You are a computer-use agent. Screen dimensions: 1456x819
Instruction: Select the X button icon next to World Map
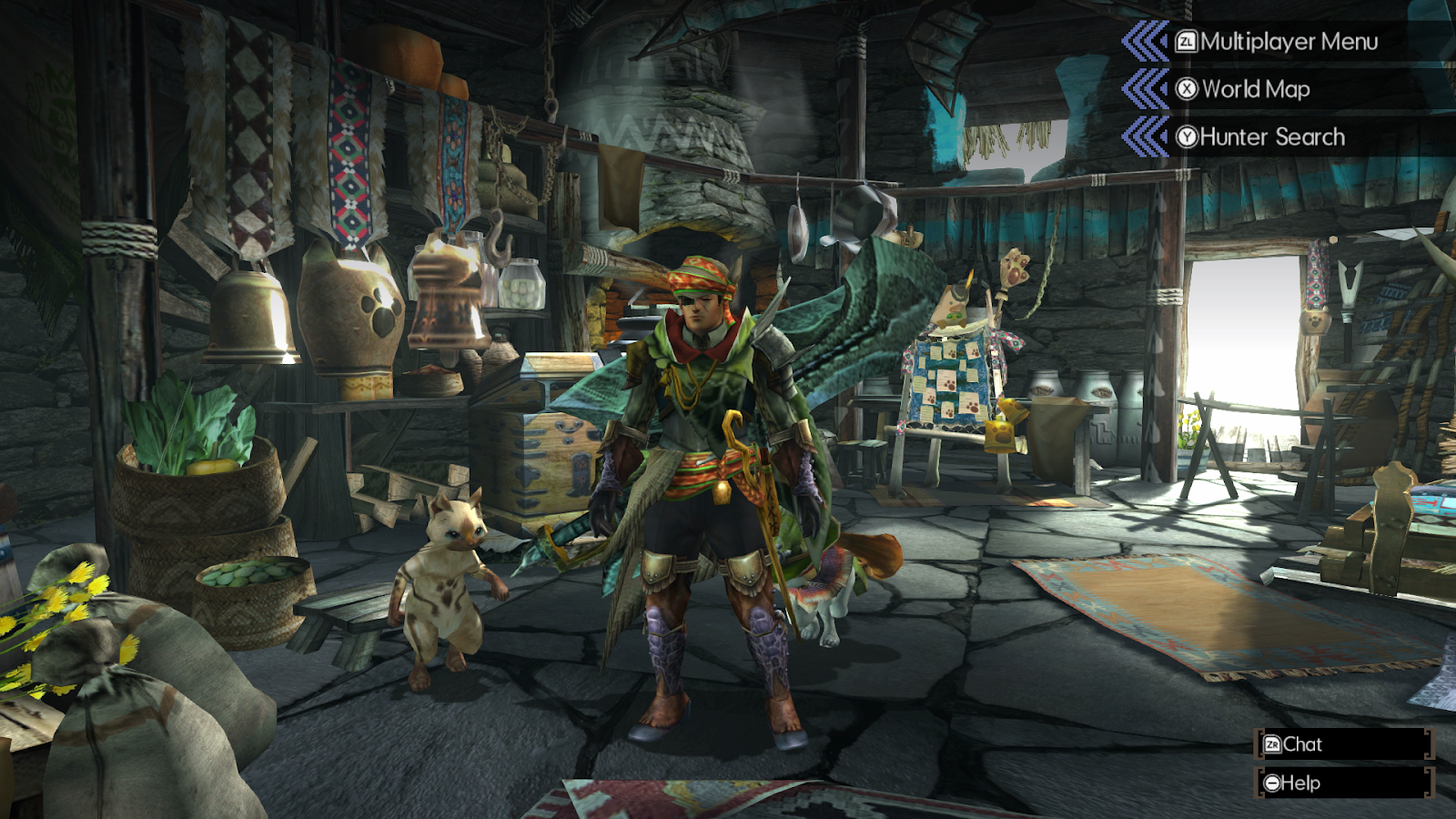click(1185, 89)
